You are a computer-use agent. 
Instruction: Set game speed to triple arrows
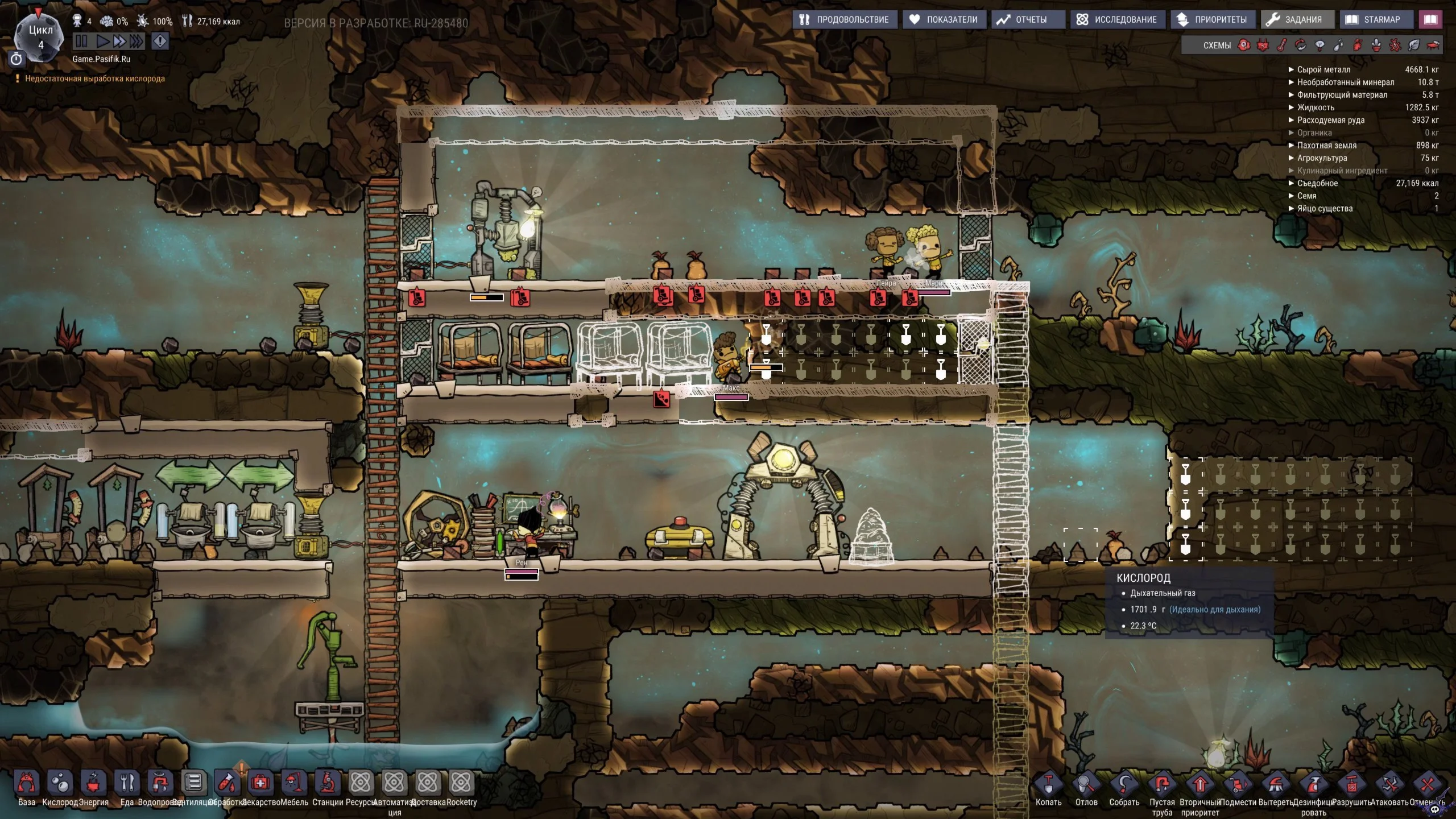click(136, 41)
